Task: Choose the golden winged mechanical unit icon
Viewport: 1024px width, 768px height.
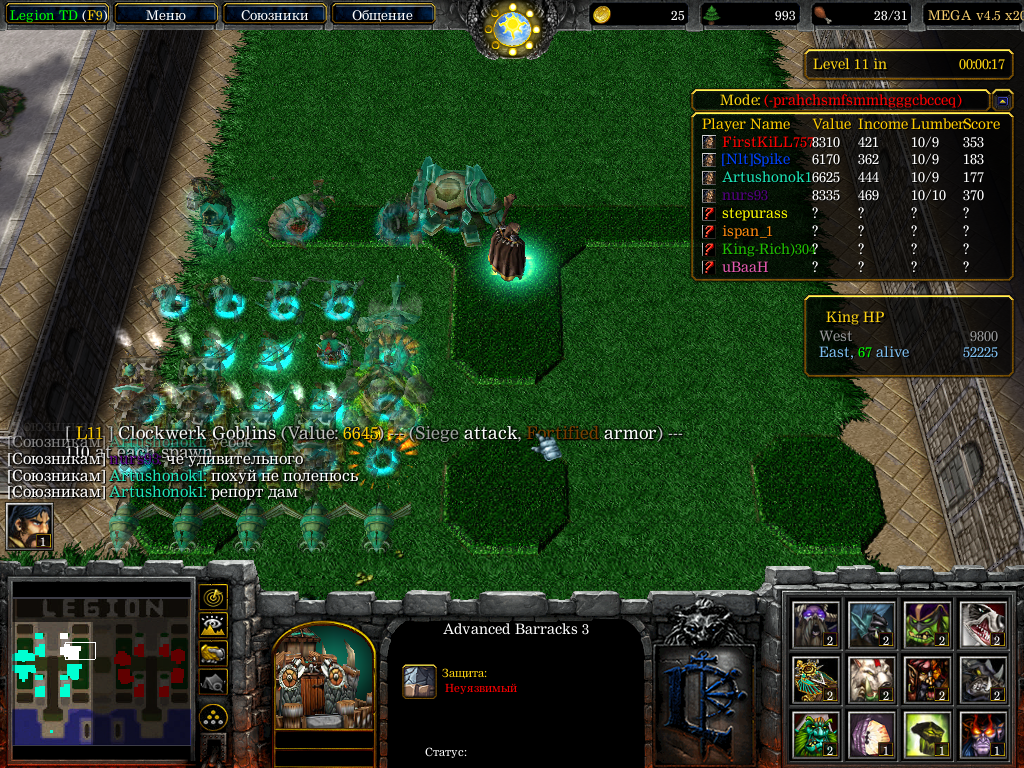Action: [x=817, y=679]
